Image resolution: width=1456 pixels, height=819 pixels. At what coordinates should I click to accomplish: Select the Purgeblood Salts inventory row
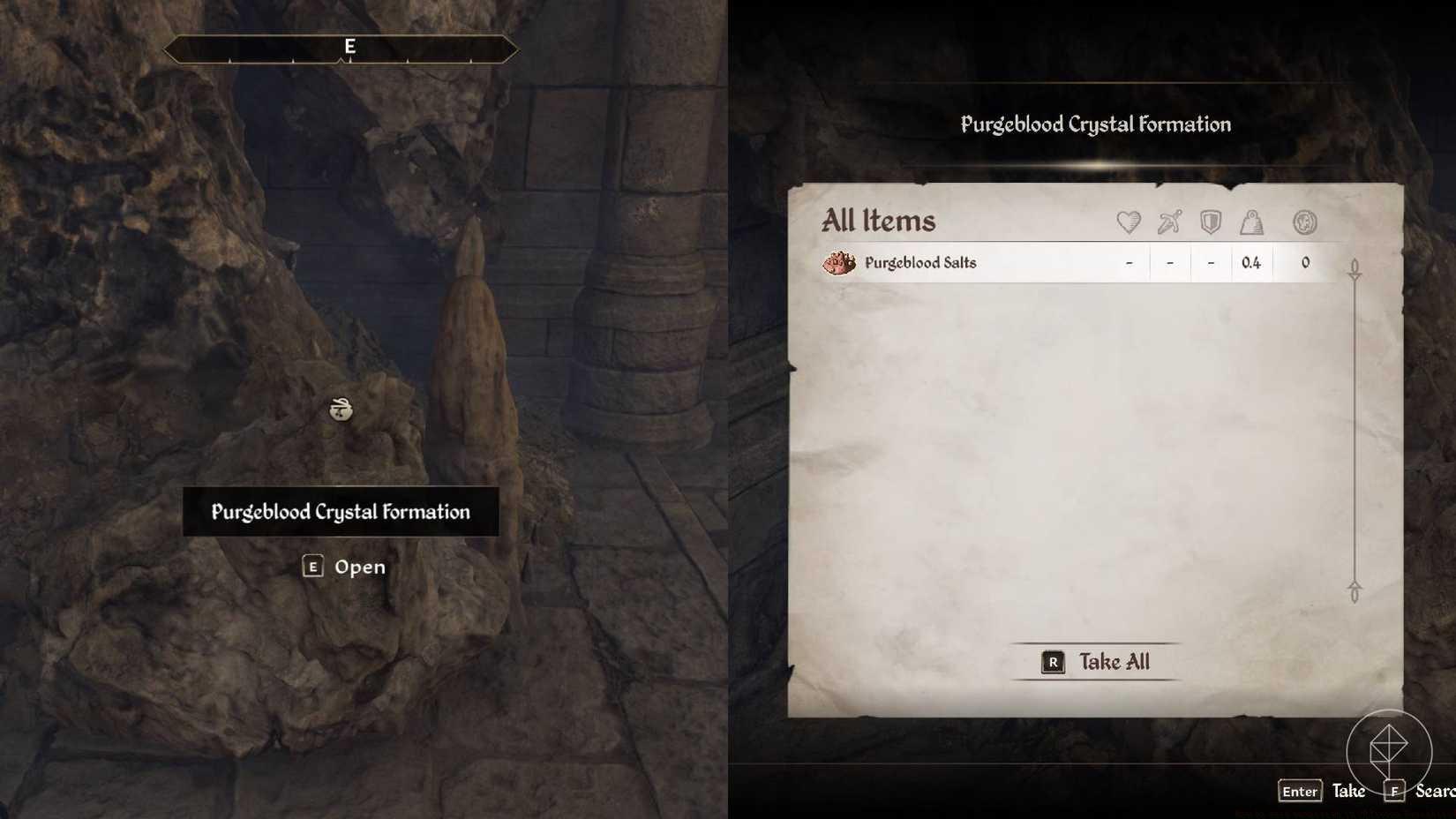click(x=971, y=262)
